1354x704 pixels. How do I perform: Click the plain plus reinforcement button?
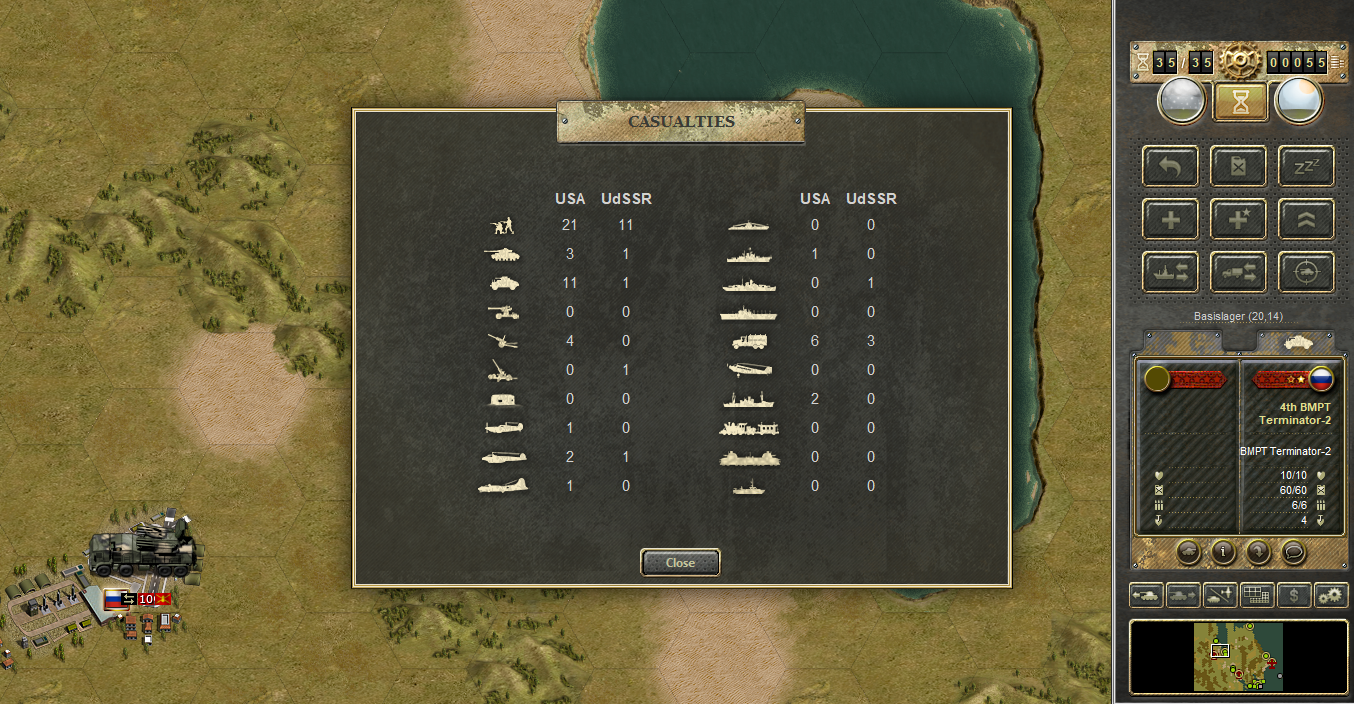[x=1170, y=219]
